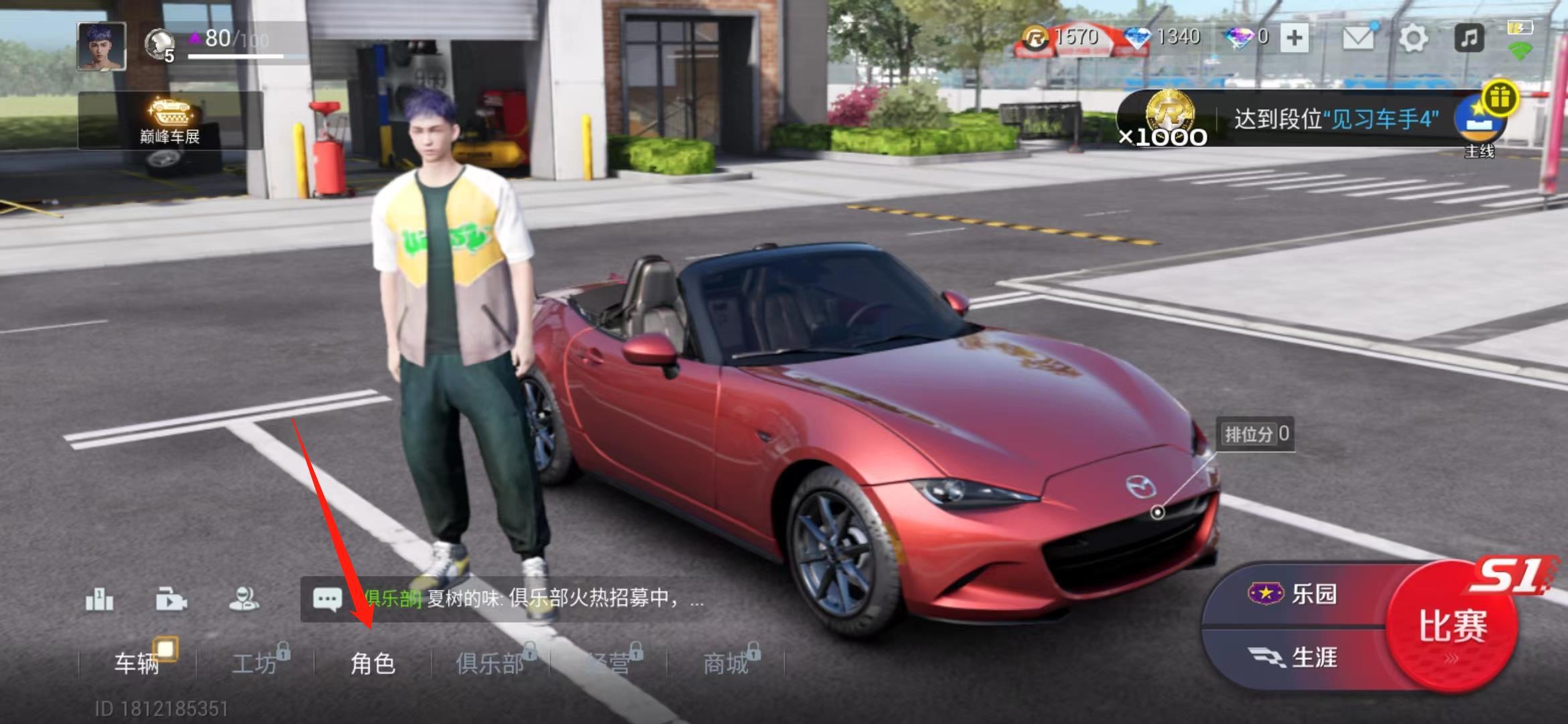
Task: Open the 角色 character tab
Action: (373, 663)
